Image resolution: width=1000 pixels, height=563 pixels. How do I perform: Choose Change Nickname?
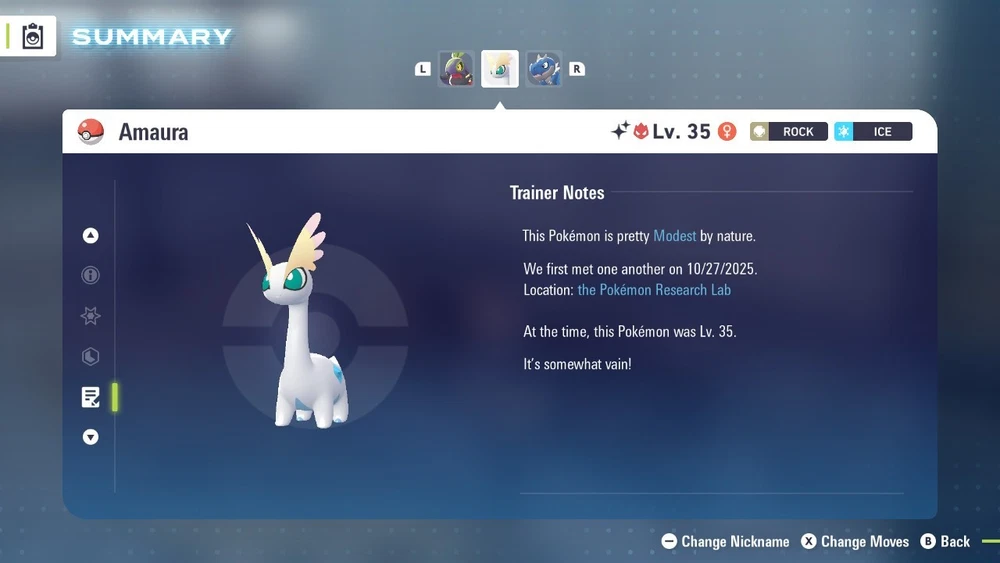(x=726, y=541)
